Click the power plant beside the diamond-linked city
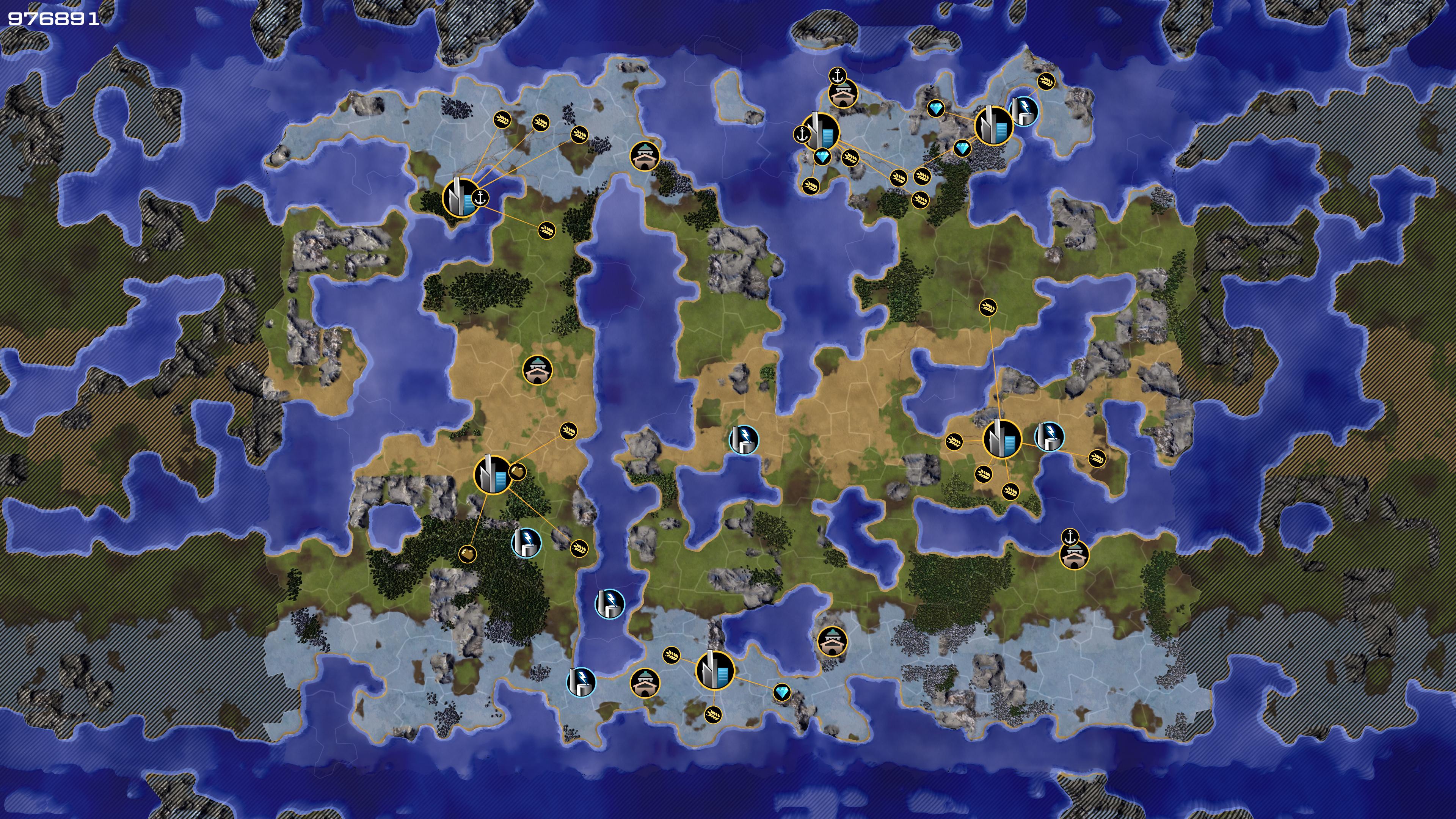Viewport: 1456px width, 819px height. (1024, 110)
